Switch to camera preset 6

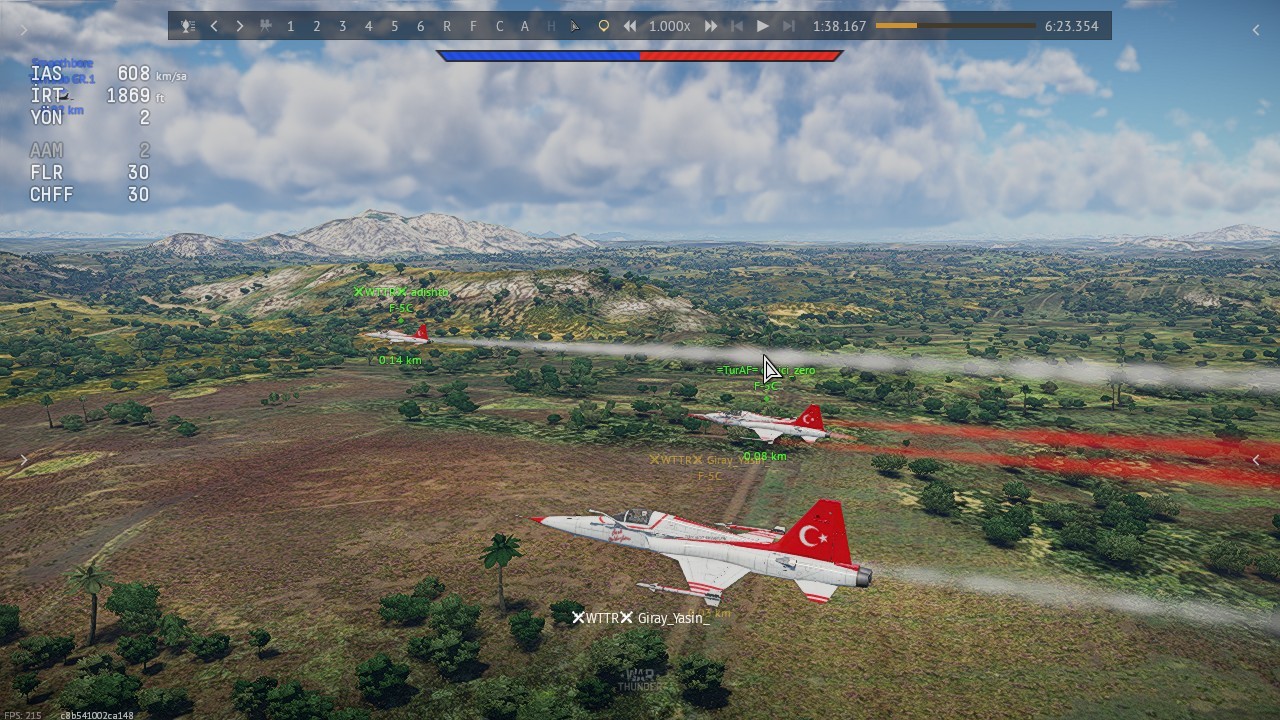coord(421,26)
